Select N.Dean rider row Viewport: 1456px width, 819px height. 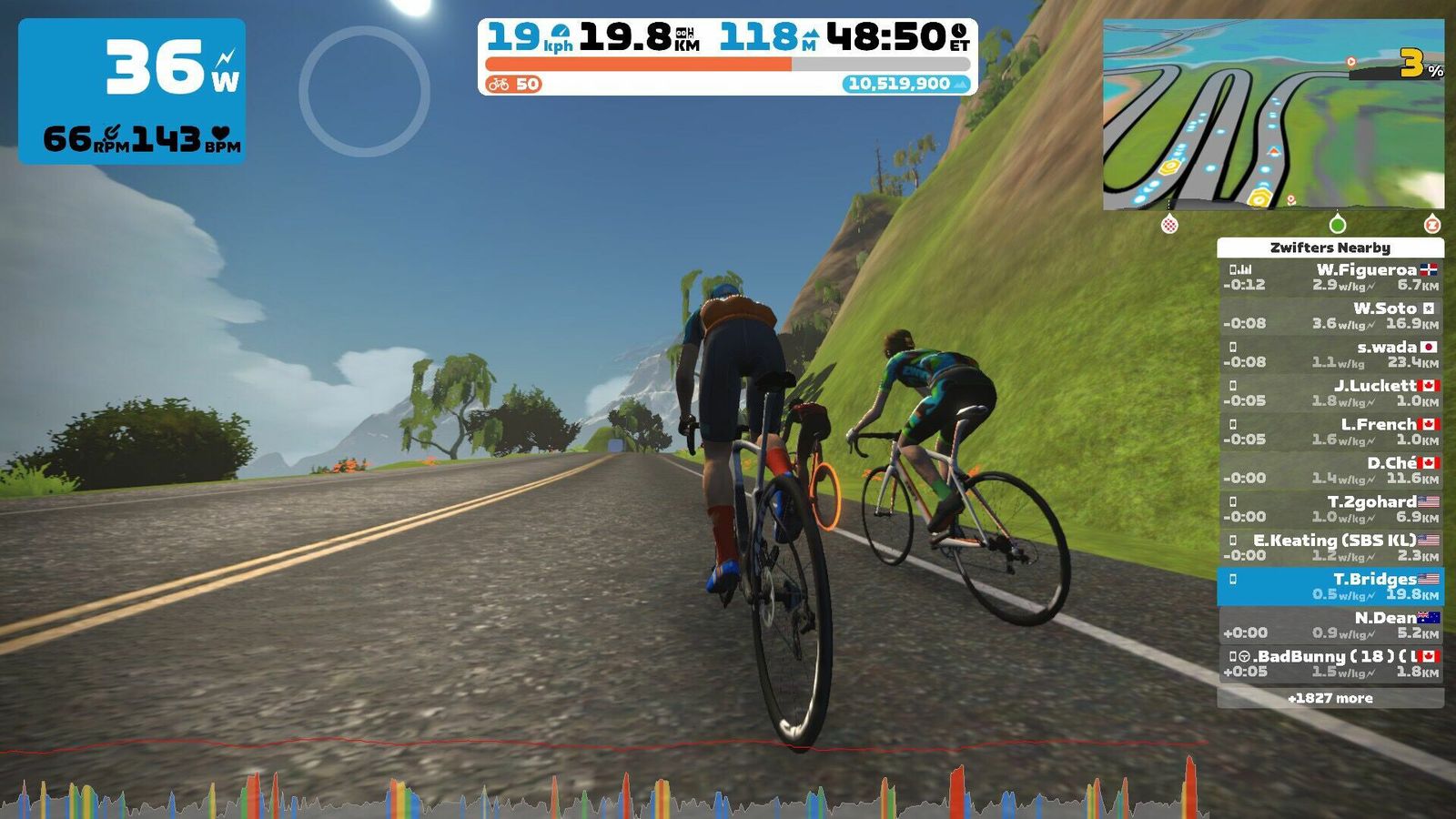tap(1330, 625)
